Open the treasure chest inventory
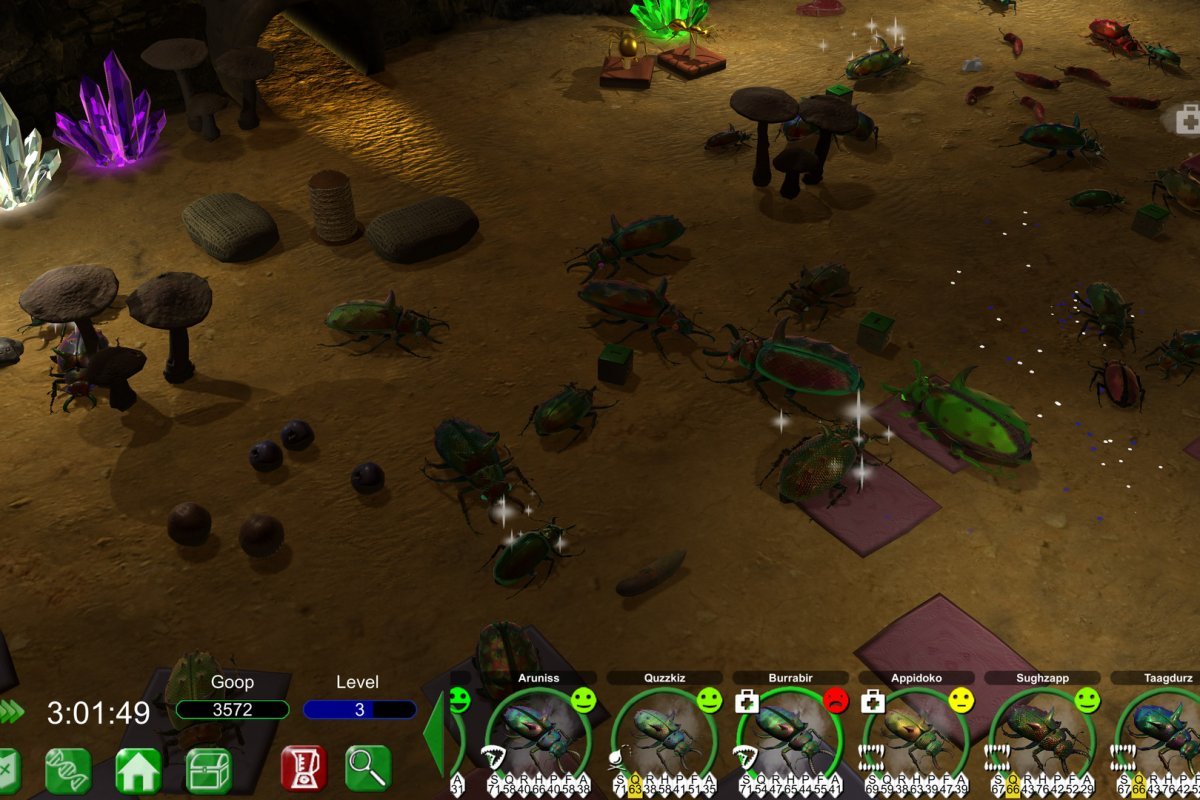Image resolution: width=1200 pixels, height=800 pixels. (x=209, y=770)
